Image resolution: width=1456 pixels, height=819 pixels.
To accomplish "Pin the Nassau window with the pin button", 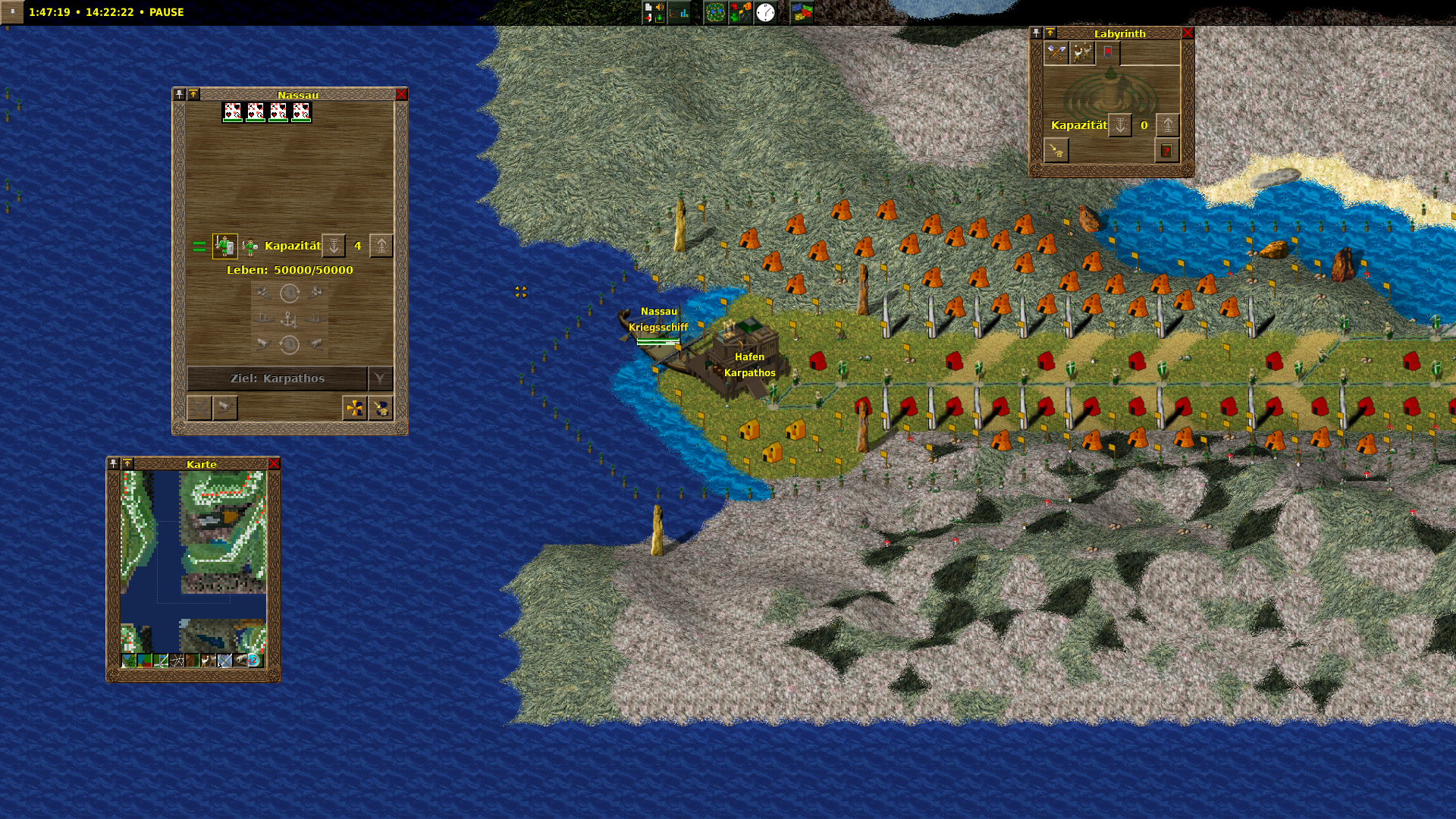I will tap(179, 94).
